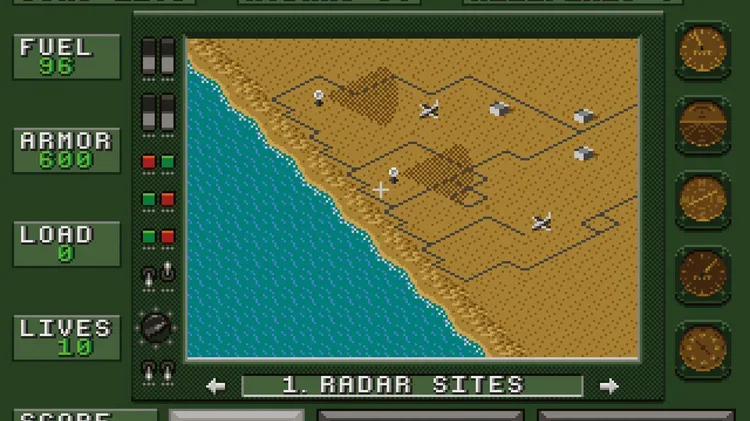Click the desert battlefield map display
The image size is (750, 421).
pos(412,198)
